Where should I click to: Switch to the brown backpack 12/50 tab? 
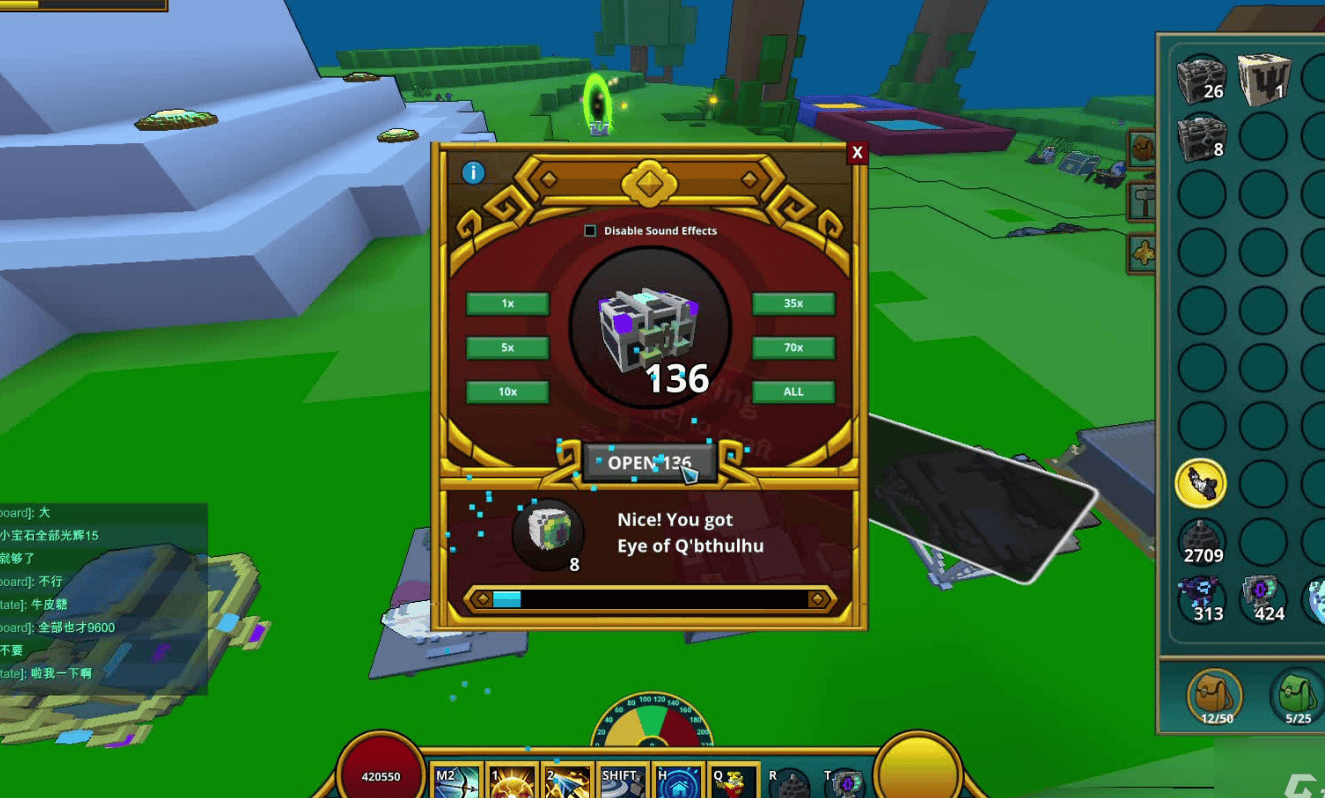[x=1216, y=695]
